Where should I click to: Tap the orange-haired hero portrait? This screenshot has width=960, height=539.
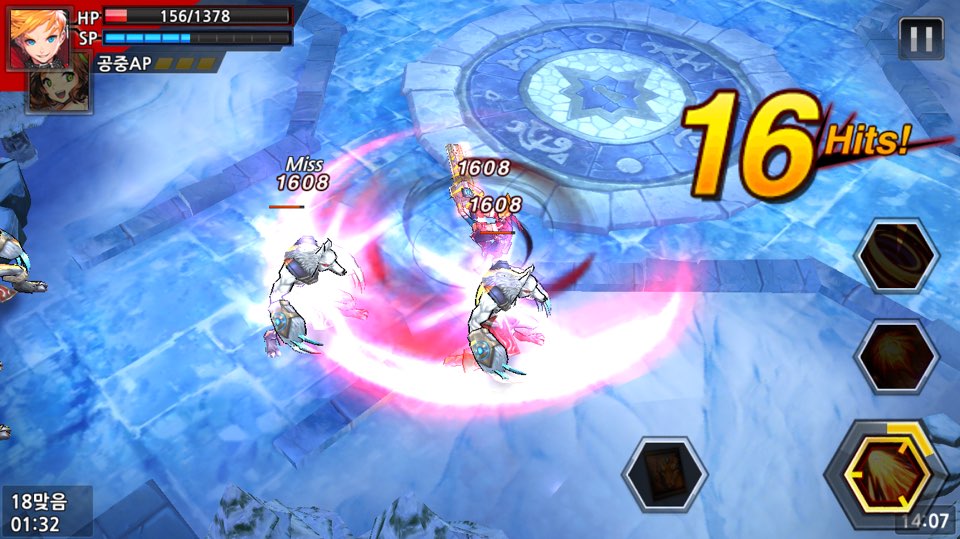point(39,38)
